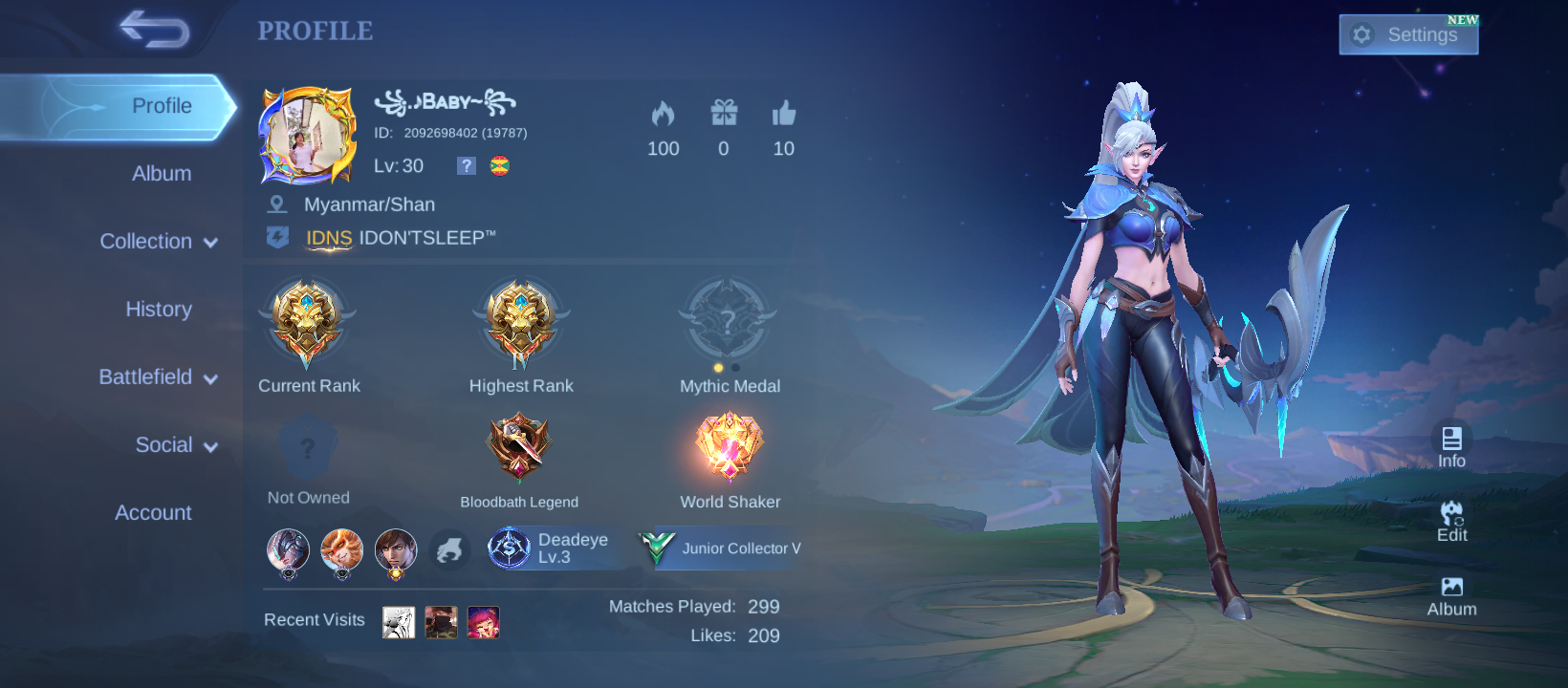Open the Bloodbath Legend achievement
Image resolution: width=1568 pixels, height=688 pixels.
[518, 446]
